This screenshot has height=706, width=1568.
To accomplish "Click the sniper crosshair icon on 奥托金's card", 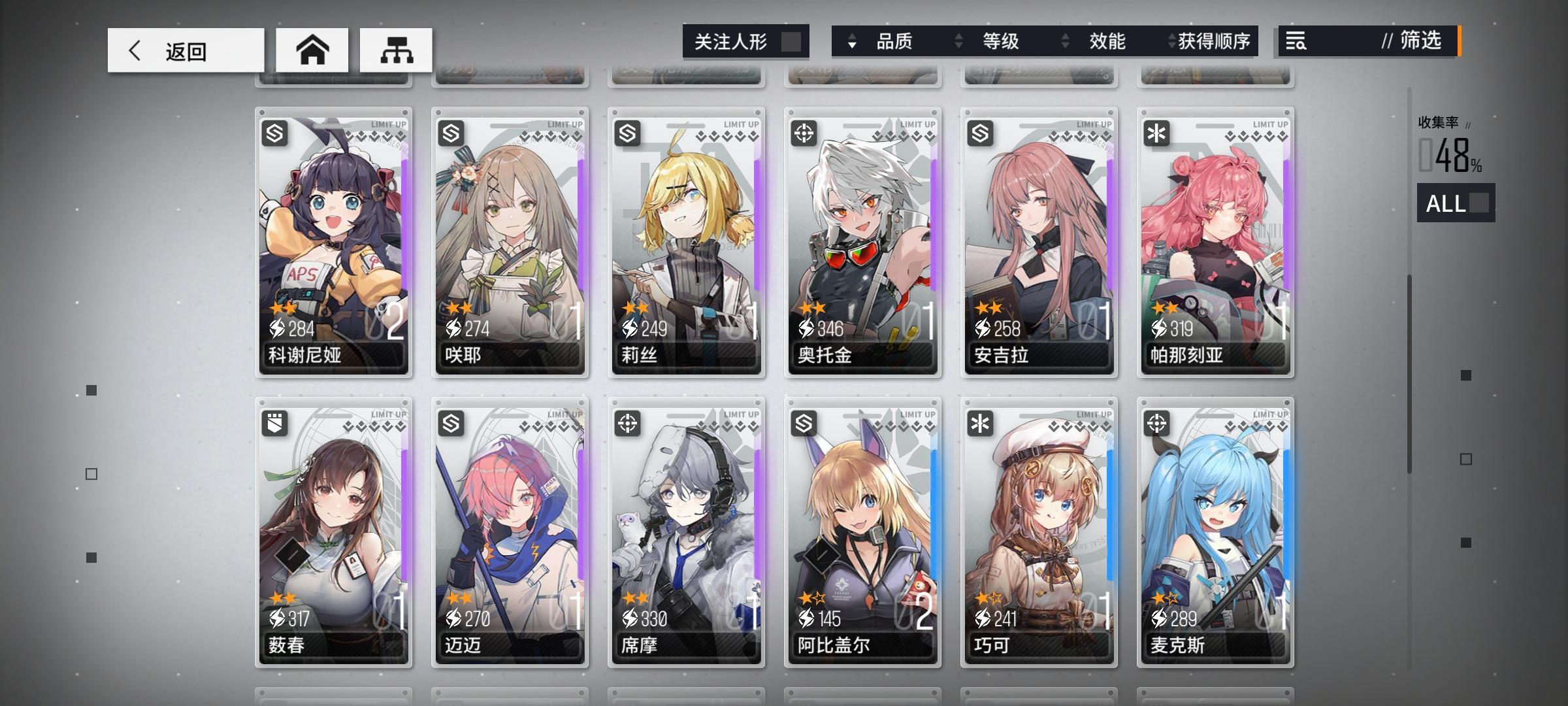I will [806, 134].
